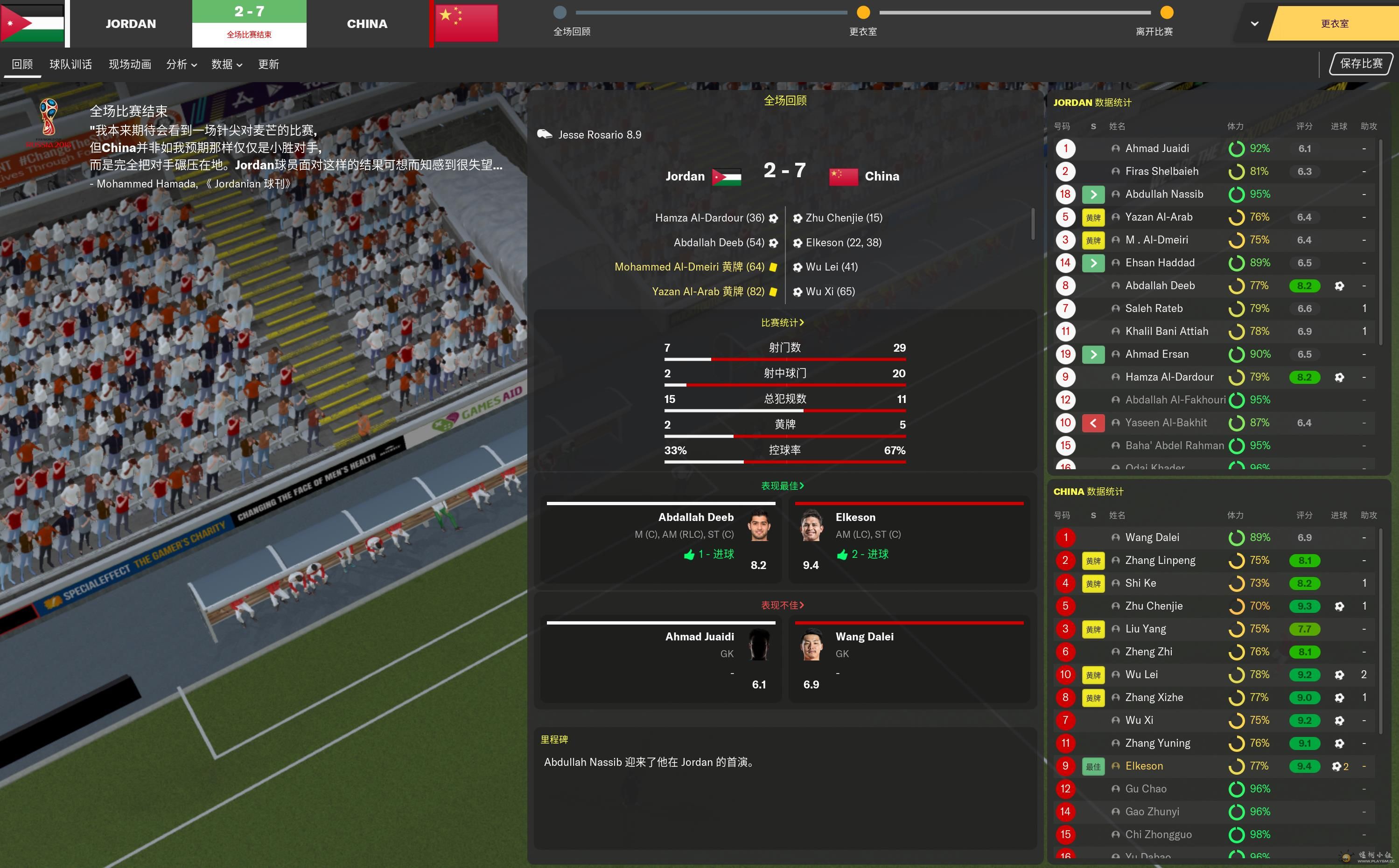Viewport: 1399px width, 868px height.
Task: View the 表现最佳 best performers link
Action: (782, 486)
